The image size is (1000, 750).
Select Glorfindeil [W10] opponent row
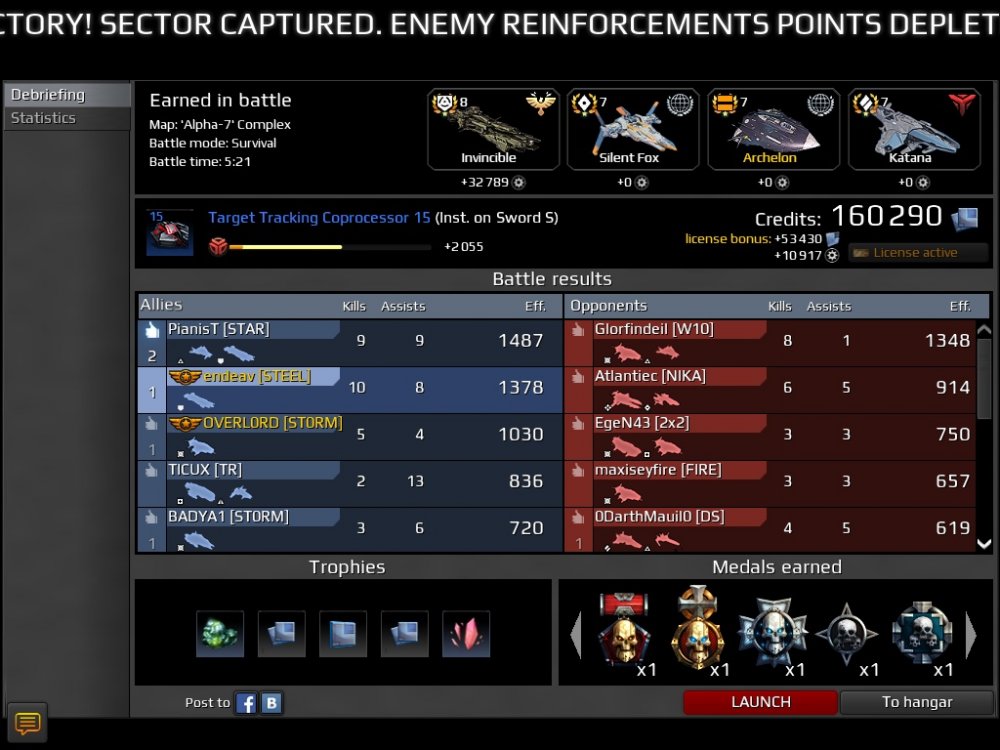(770, 342)
